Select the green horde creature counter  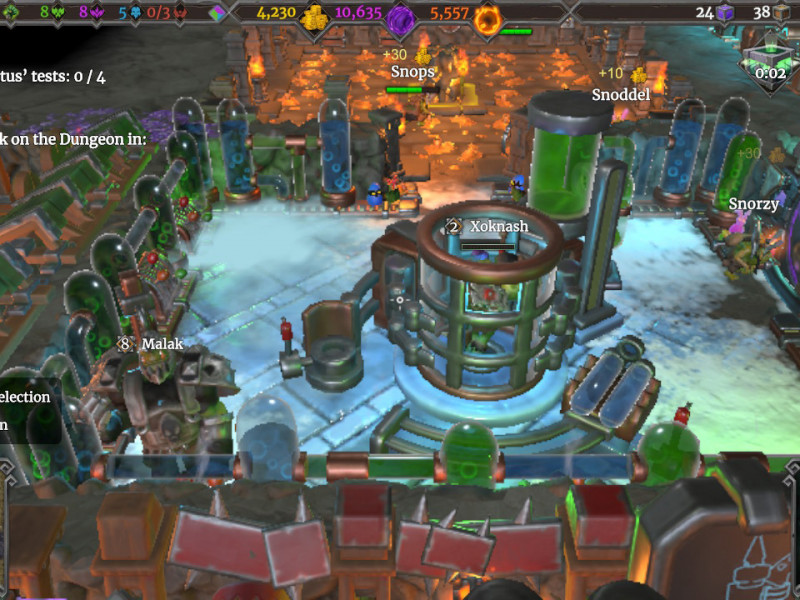click(x=53, y=13)
